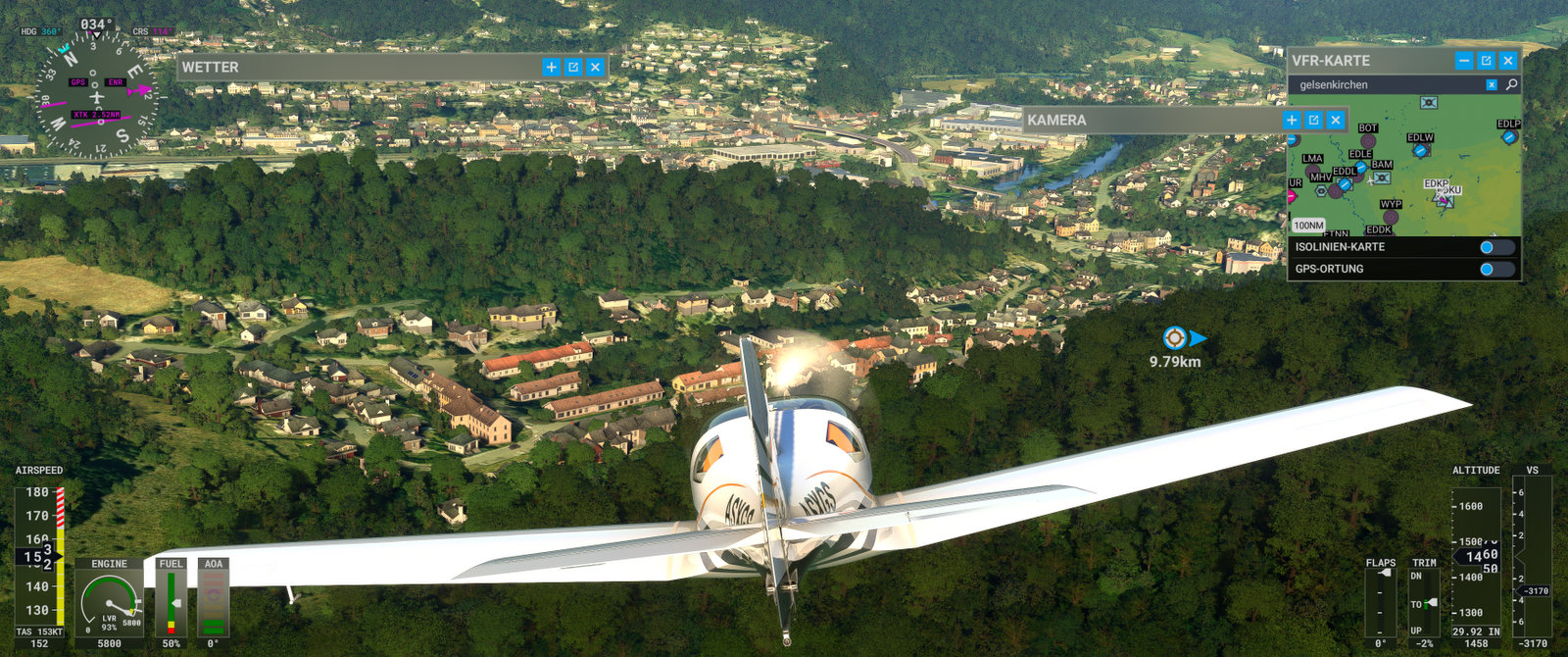1568x657 pixels.
Task: Expand the KAMERA panel with its plus button
Action: (x=1292, y=120)
